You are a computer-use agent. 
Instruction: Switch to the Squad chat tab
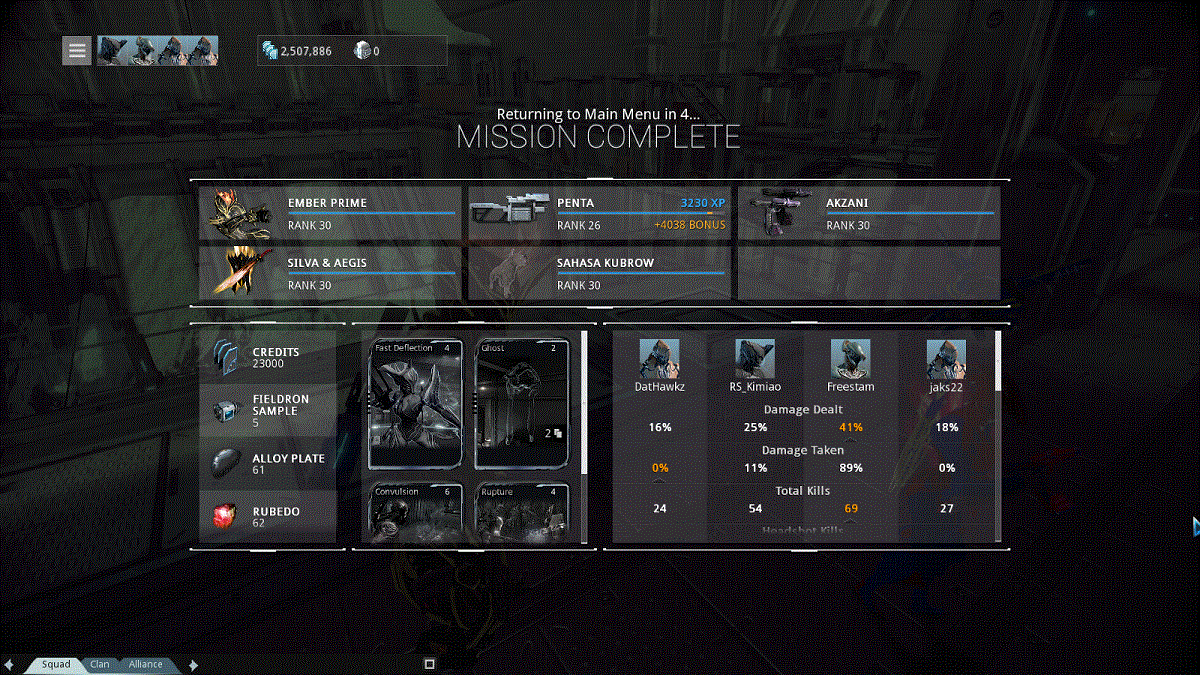[x=56, y=664]
